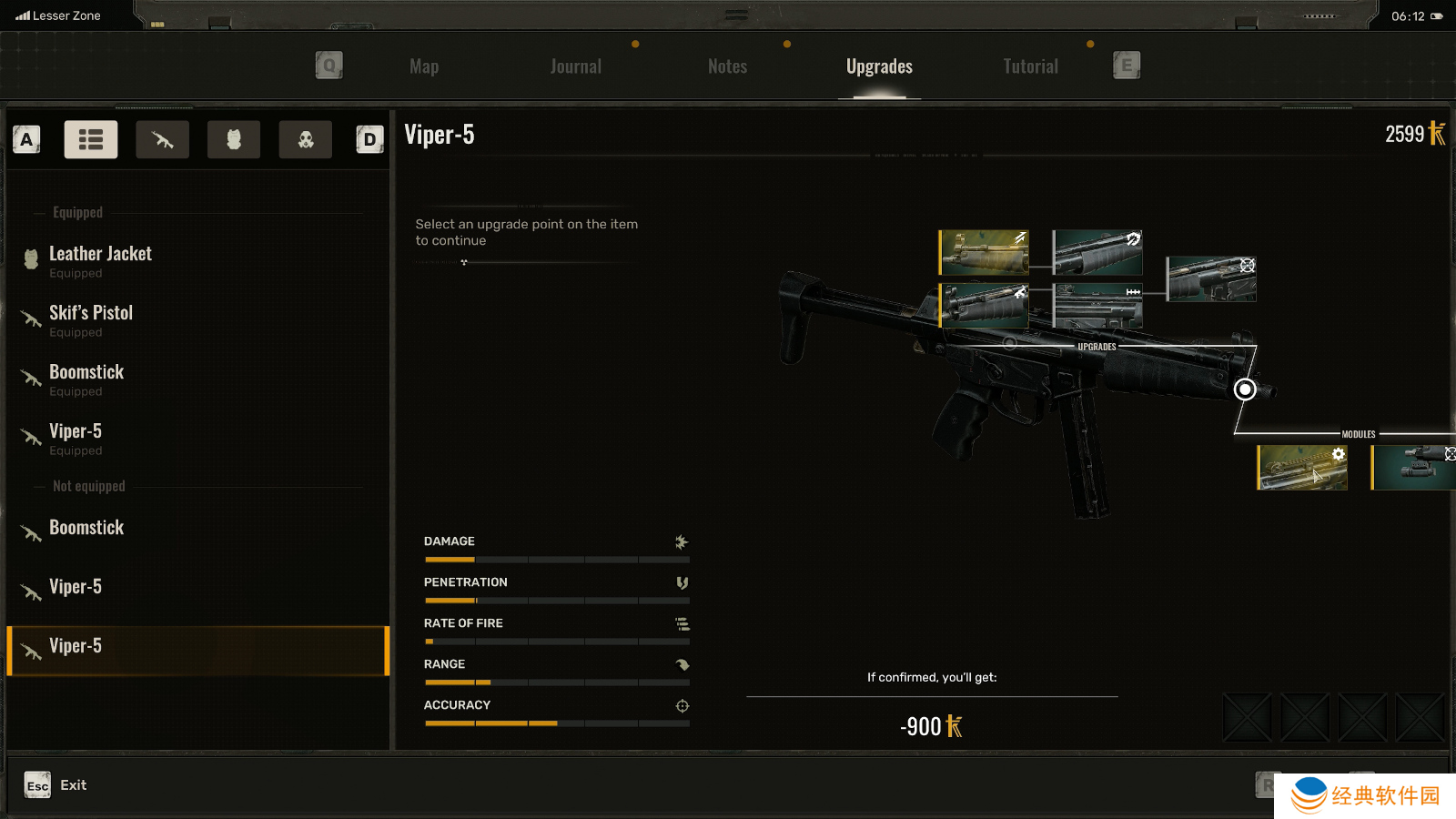Viewport: 1456px width, 819px height.
Task: Filter the item list by body armor
Action: point(234,139)
